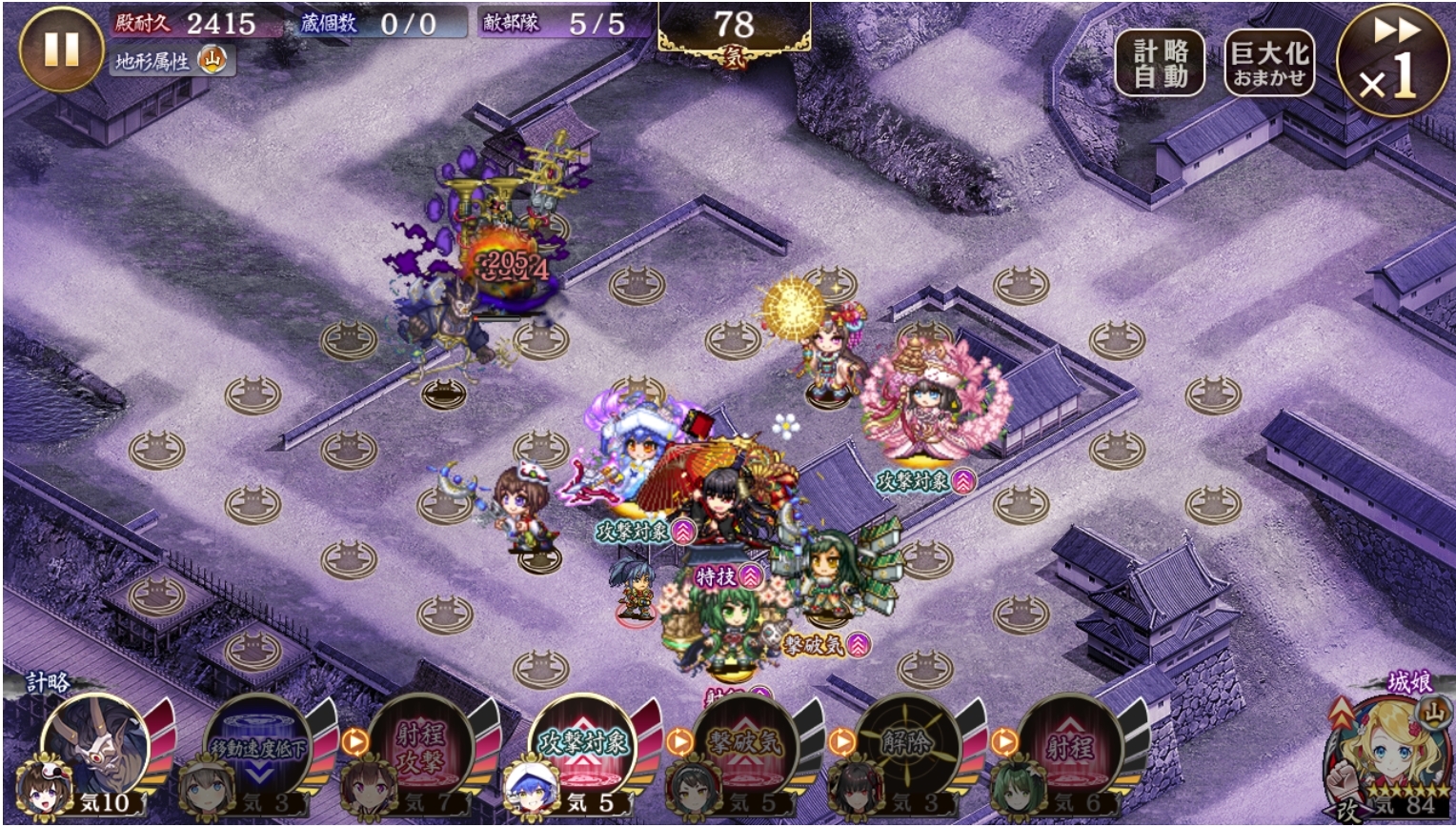The width and height of the screenshot is (1456, 827).
Task: Use the 撃破気 stratagem
Action: coord(744,748)
